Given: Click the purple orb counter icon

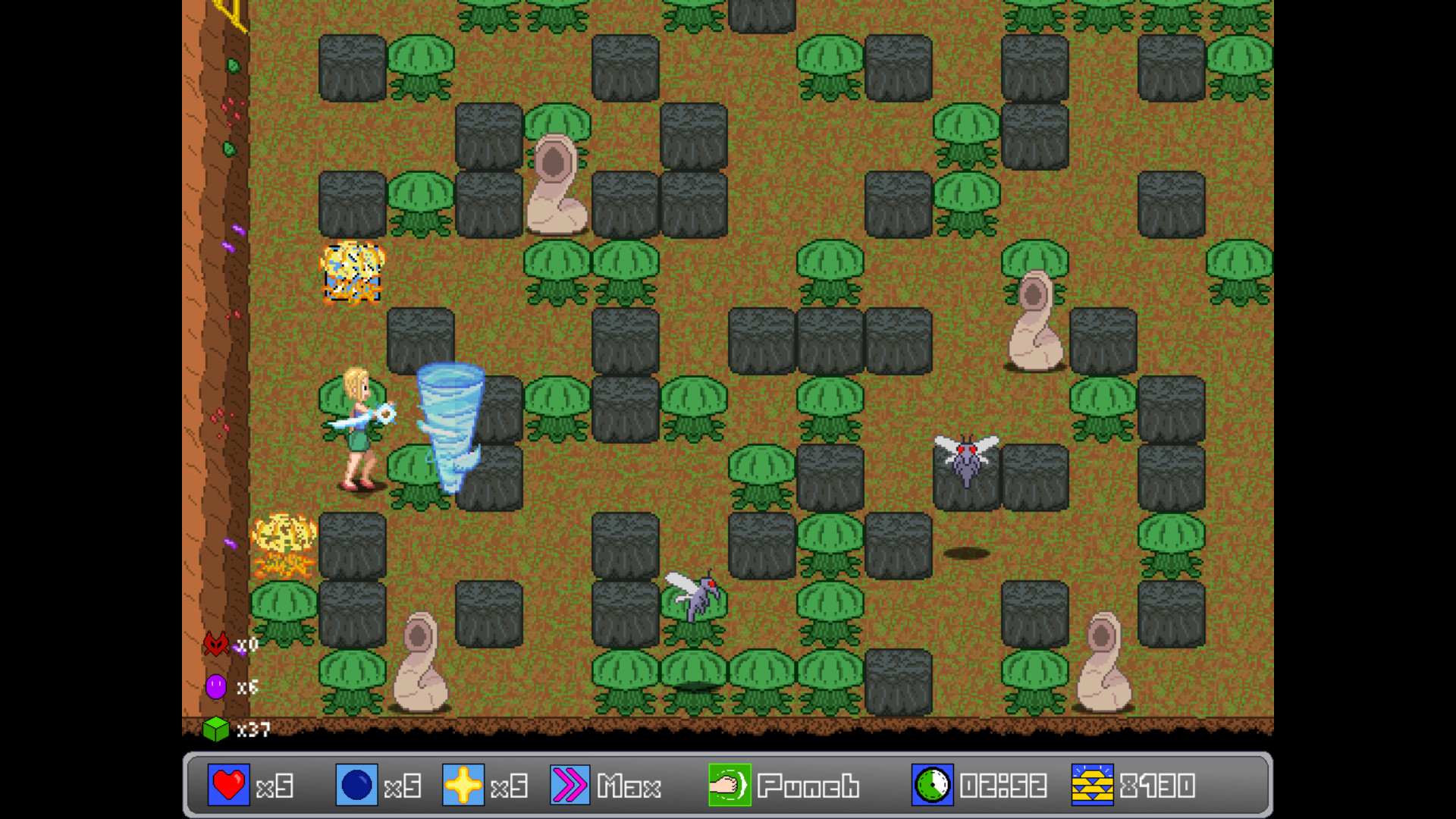Looking at the screenshot, I should (x=216, y=686).
